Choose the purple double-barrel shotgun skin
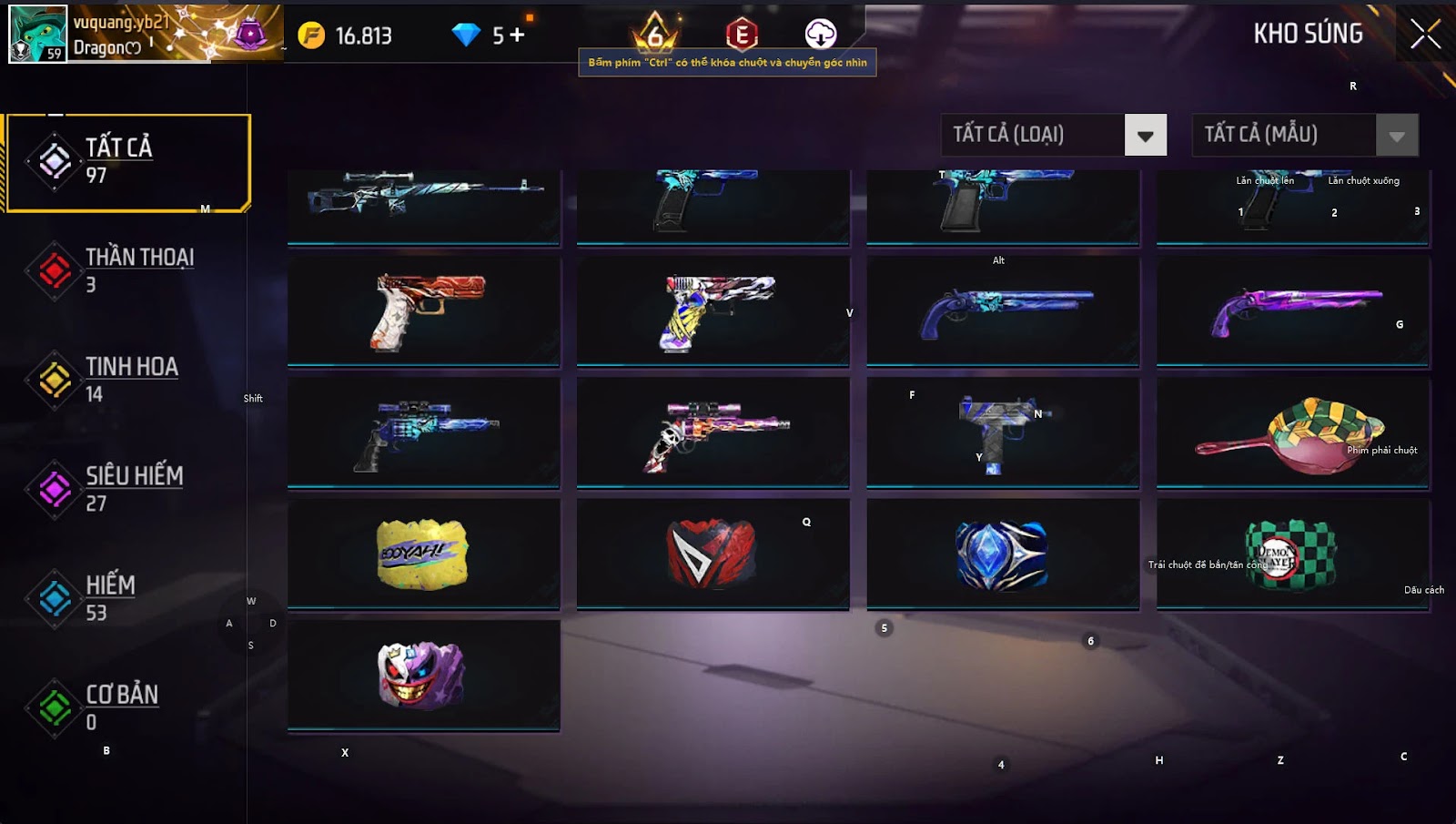This screenshot has width=1456, height=824. (1292, 311)
